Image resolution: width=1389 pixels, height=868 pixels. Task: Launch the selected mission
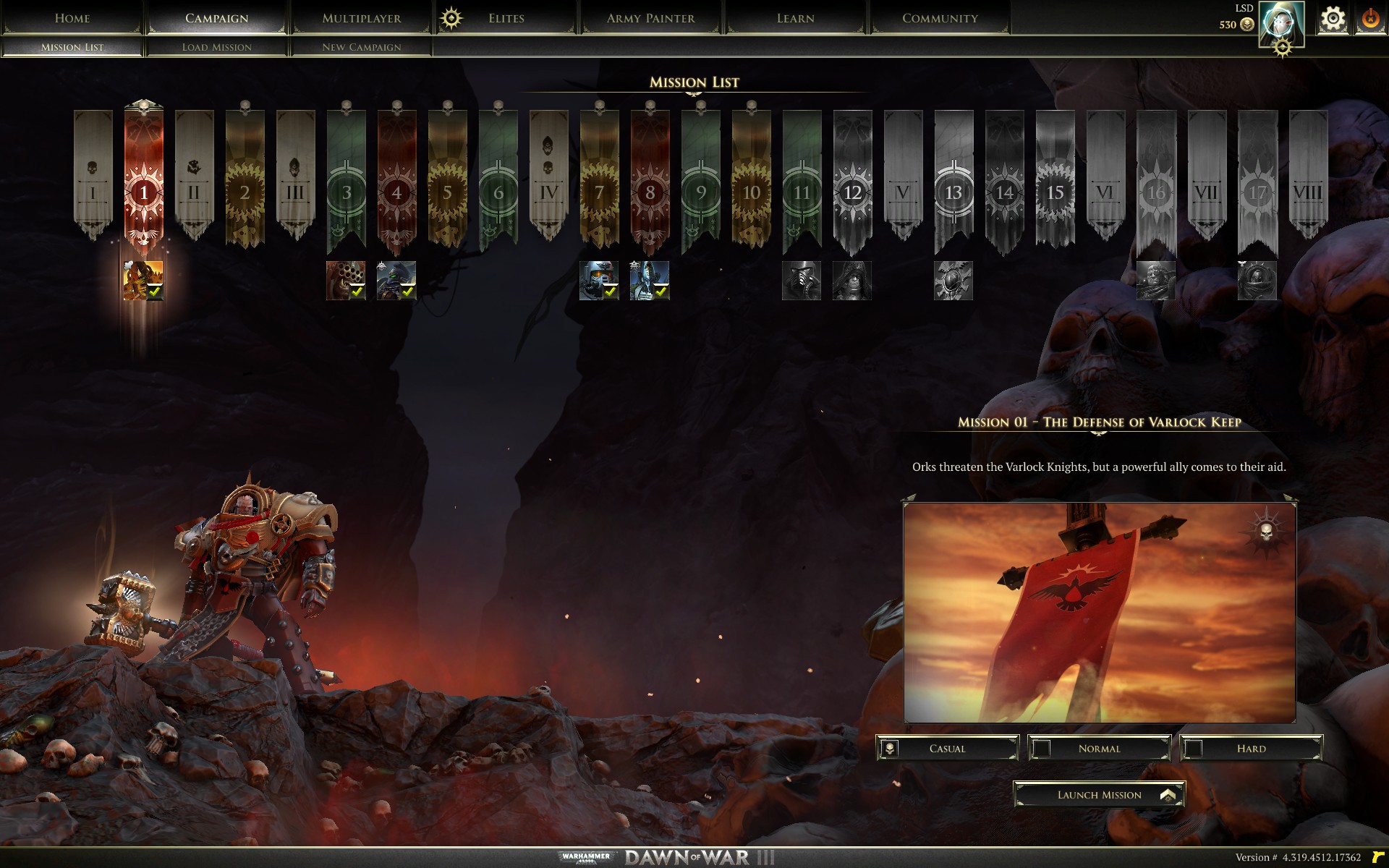tap(1099, 795)
